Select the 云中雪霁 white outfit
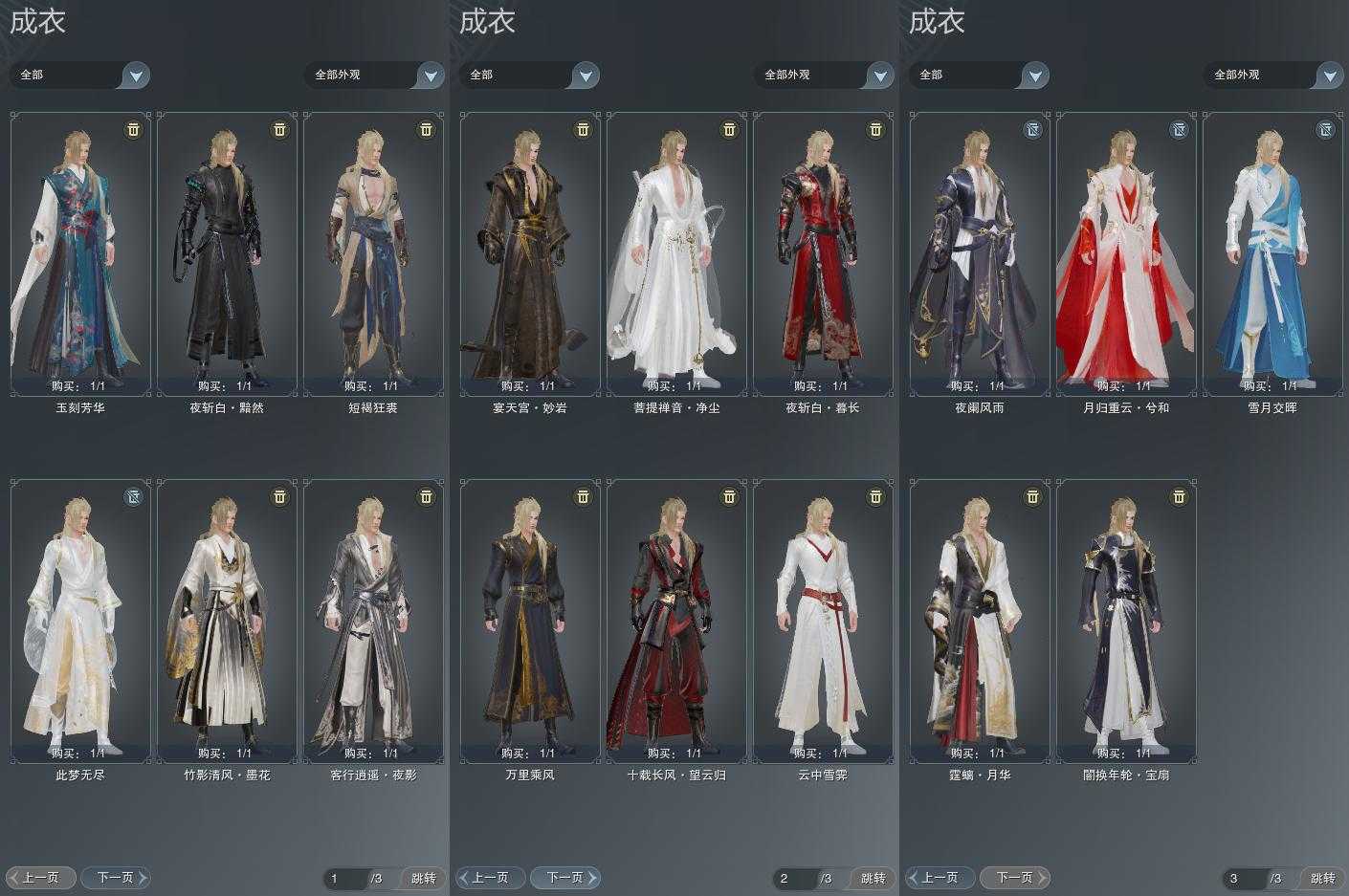Viewport: 1349px width, 896px height. click(823, 621)
